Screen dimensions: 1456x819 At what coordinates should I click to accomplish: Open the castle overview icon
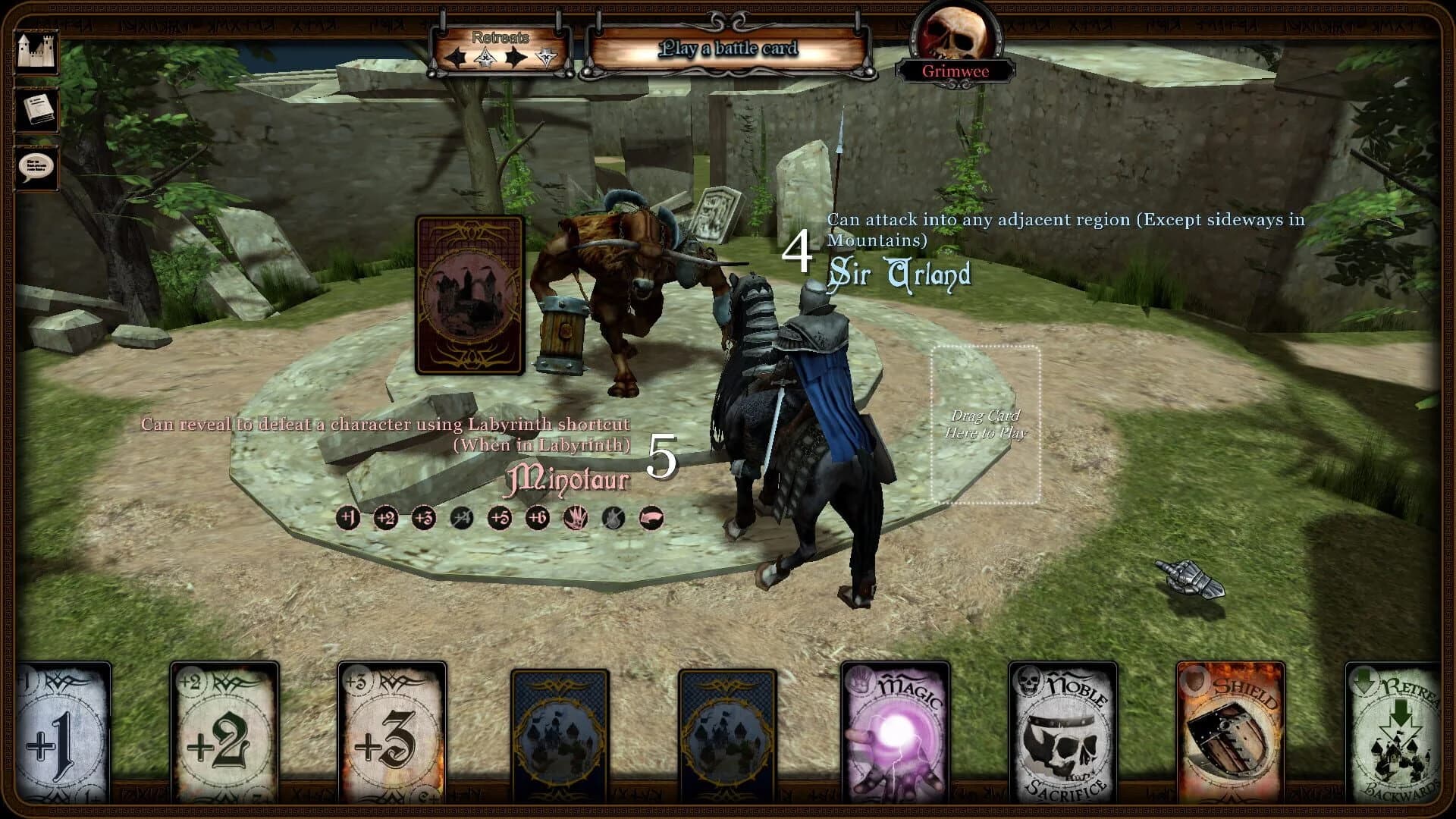click(x=39, y=50)
